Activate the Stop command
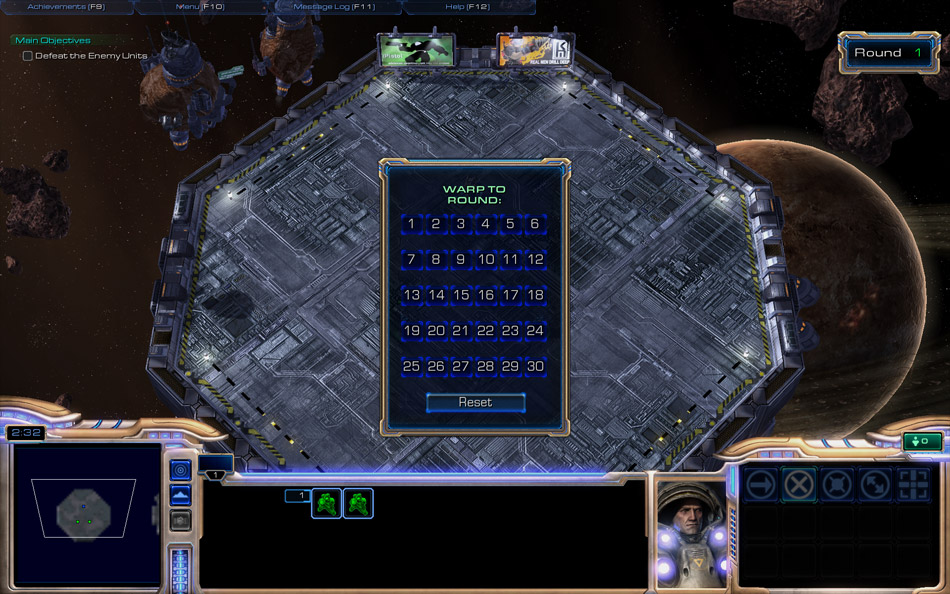The width and height of the screenshot is (950, 594). [798, 484]
